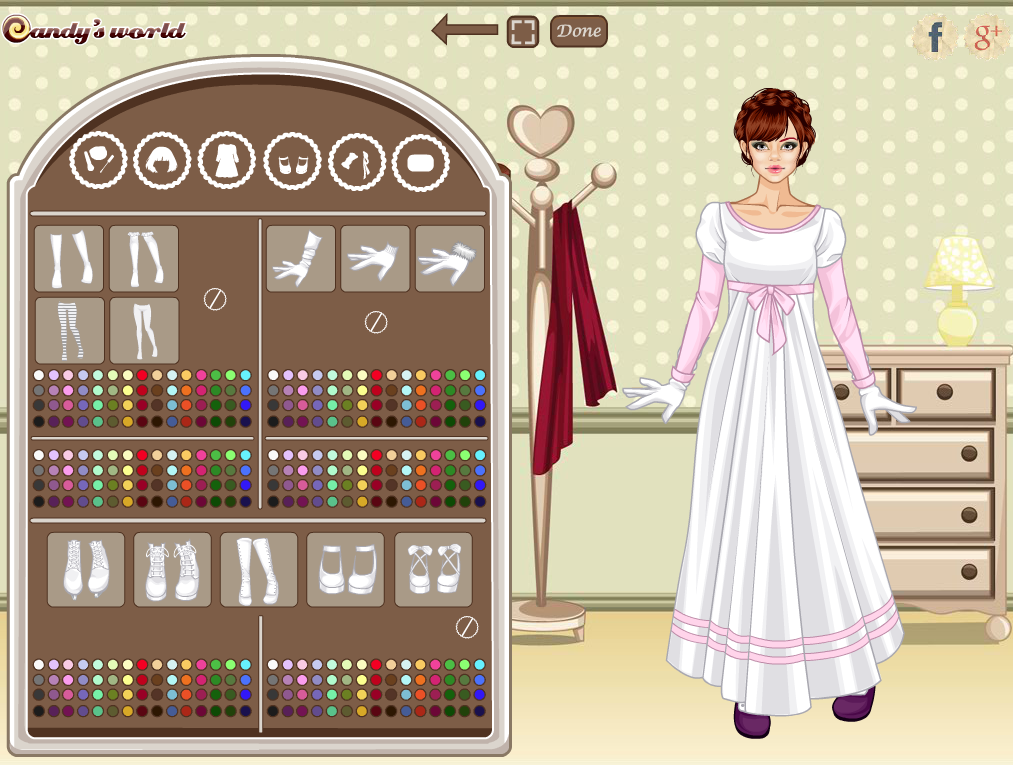
Task: Switch to the hairstyle category
Action: pos(163,161)
